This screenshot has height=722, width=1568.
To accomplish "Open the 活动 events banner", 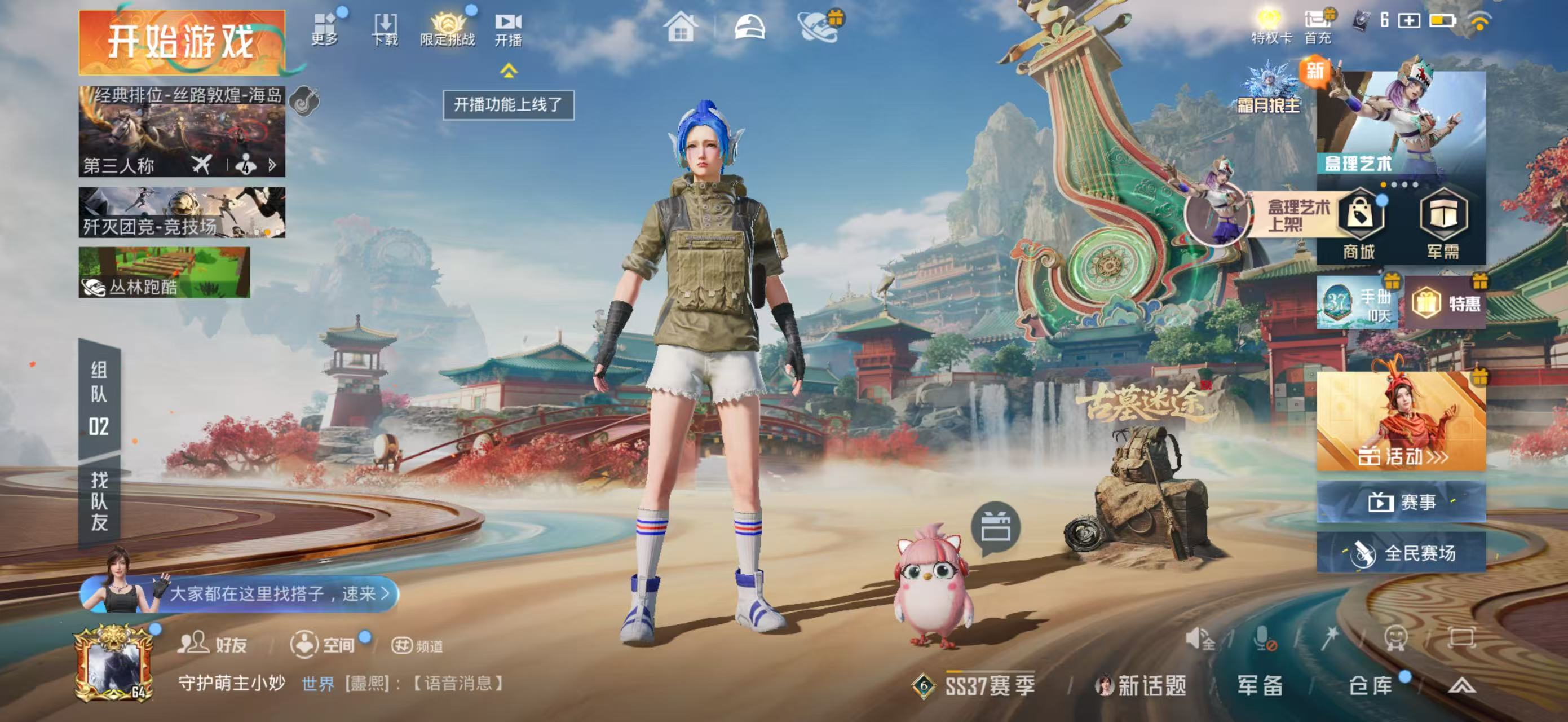I will pos(1401,421).
